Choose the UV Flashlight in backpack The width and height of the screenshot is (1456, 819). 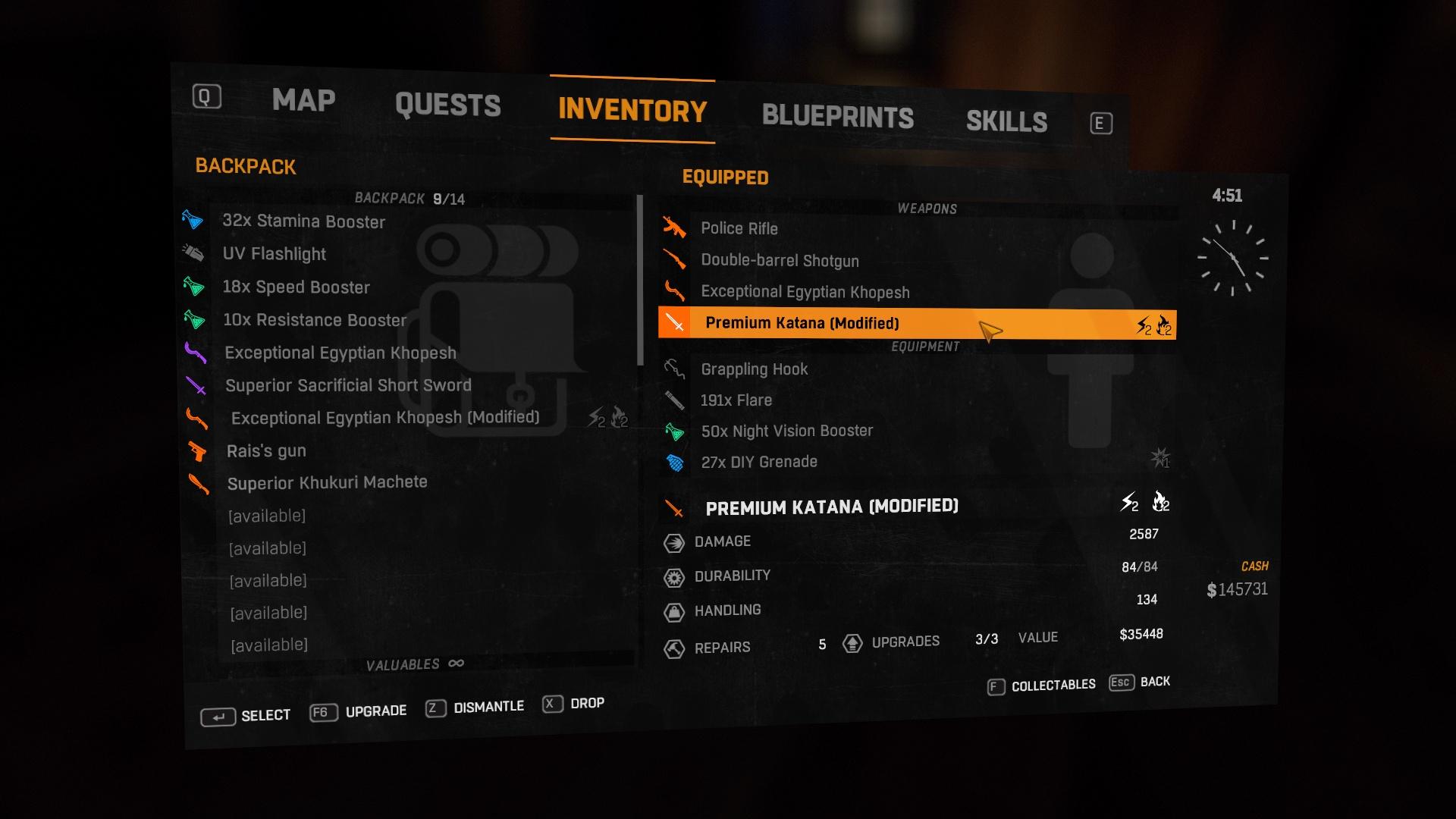(274, 254)
